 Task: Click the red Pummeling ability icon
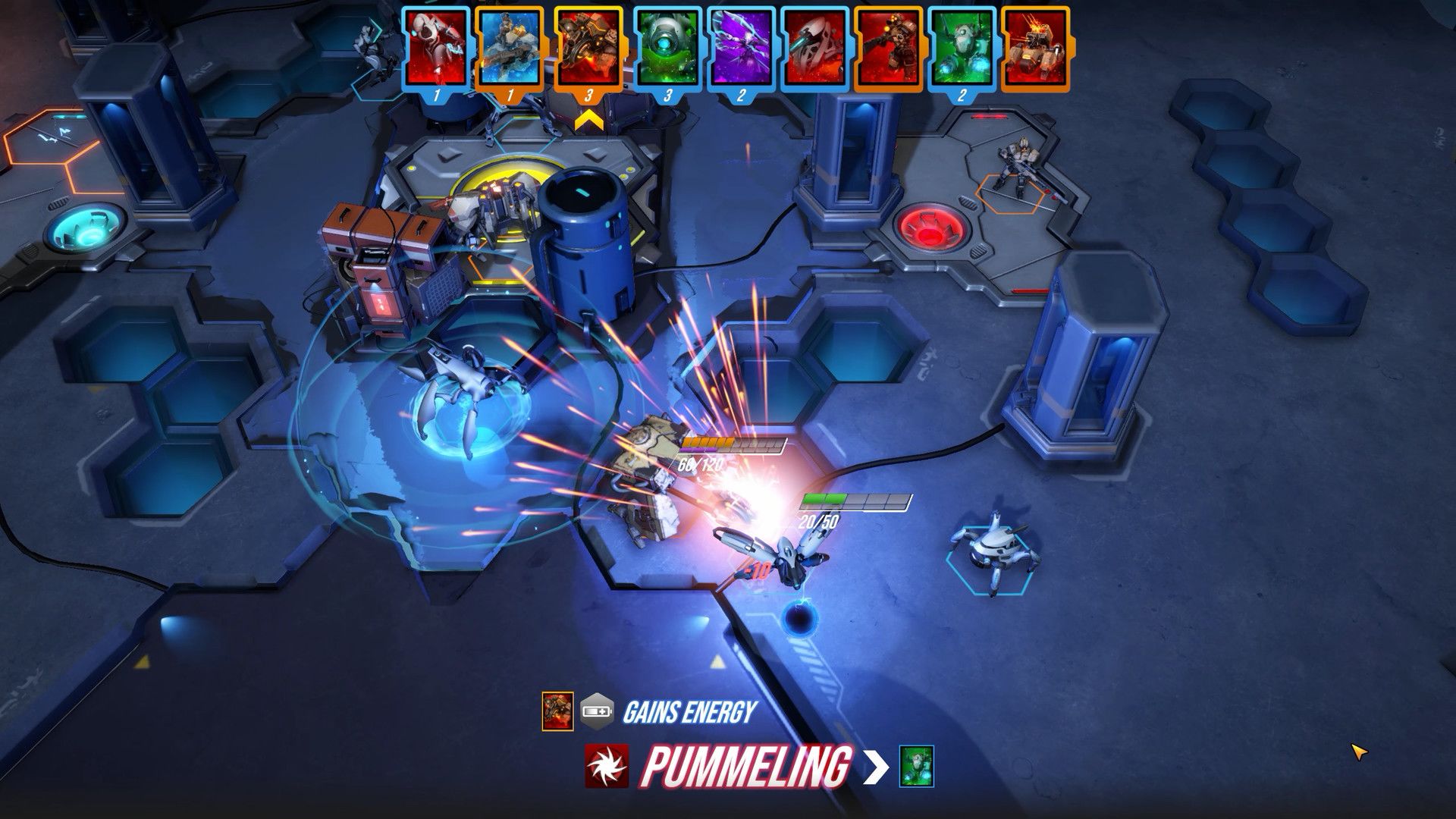click(607, 766)
